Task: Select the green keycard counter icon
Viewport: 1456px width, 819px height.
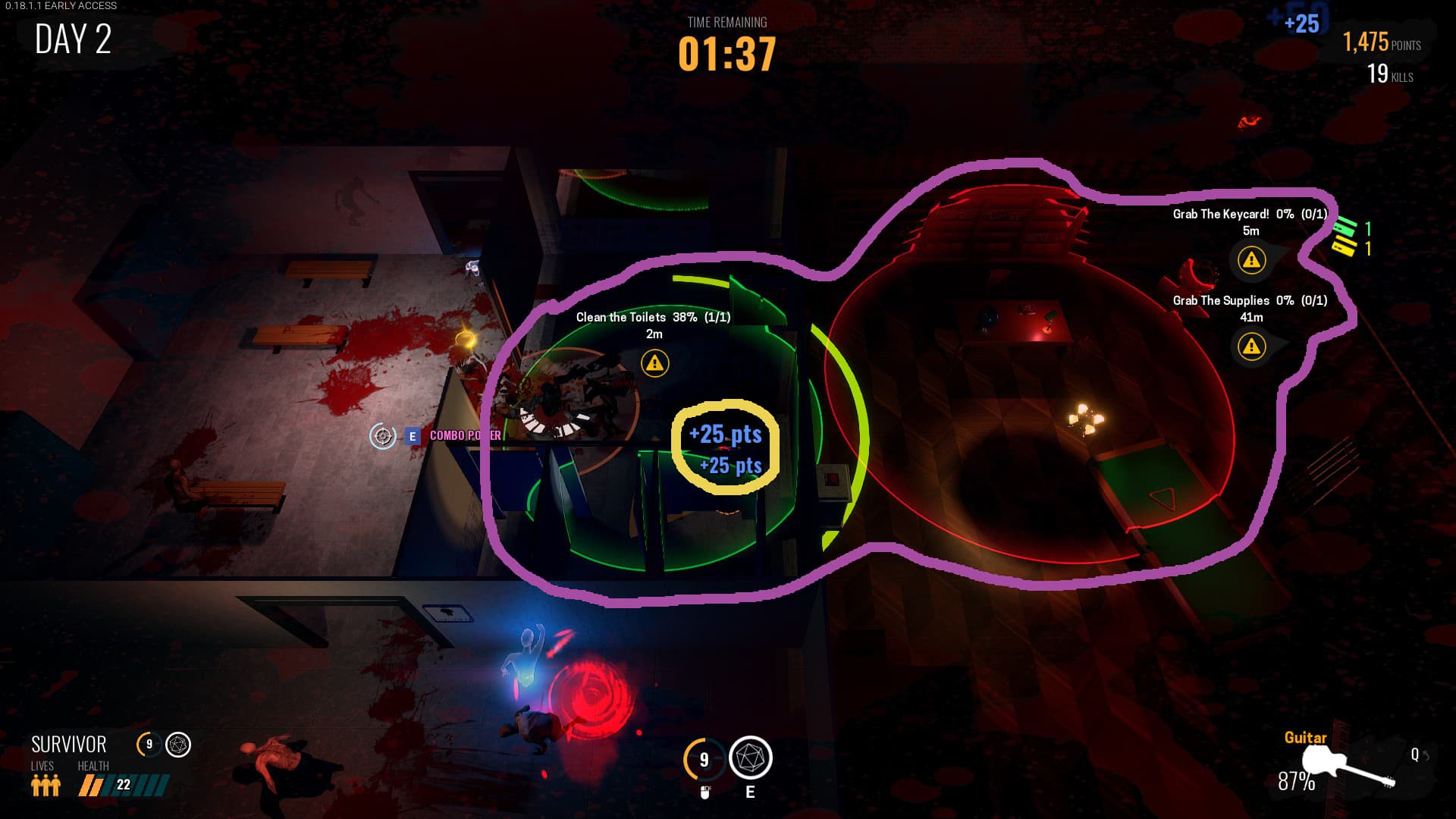Action: pos(1345,226)
